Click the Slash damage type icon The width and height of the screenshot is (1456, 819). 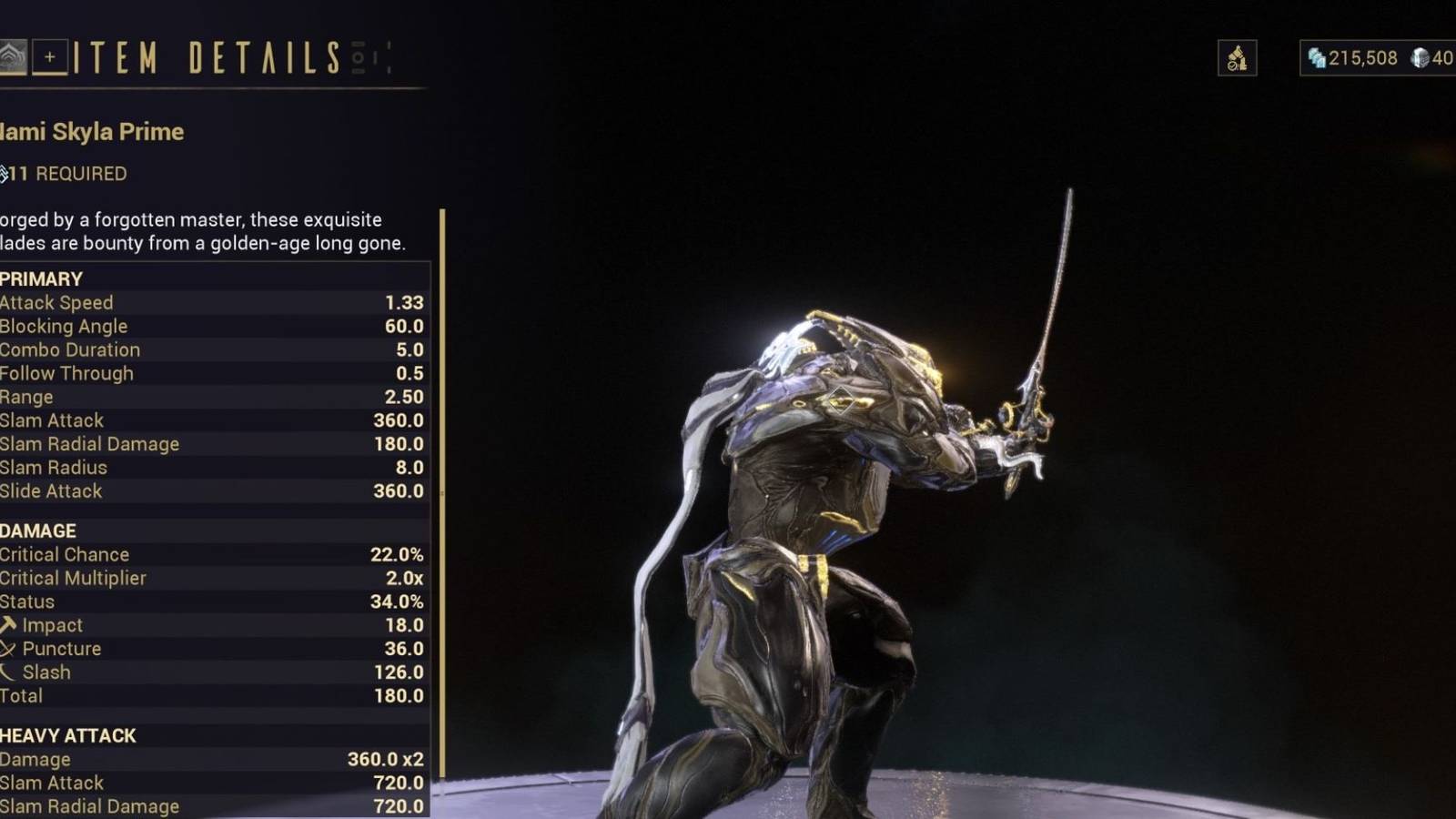[x=7, y=672]
